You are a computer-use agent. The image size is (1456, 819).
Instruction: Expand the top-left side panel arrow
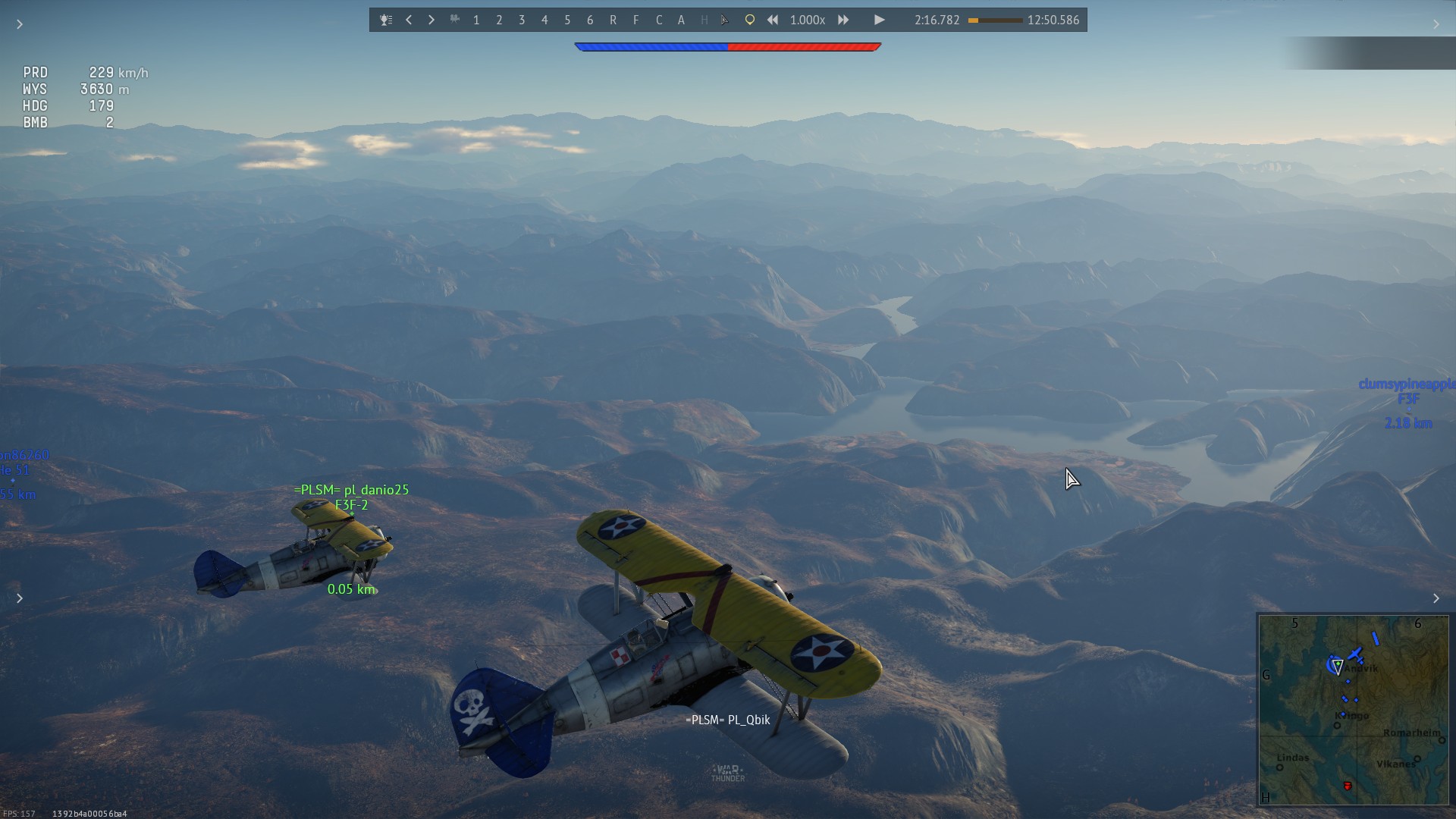20,24
